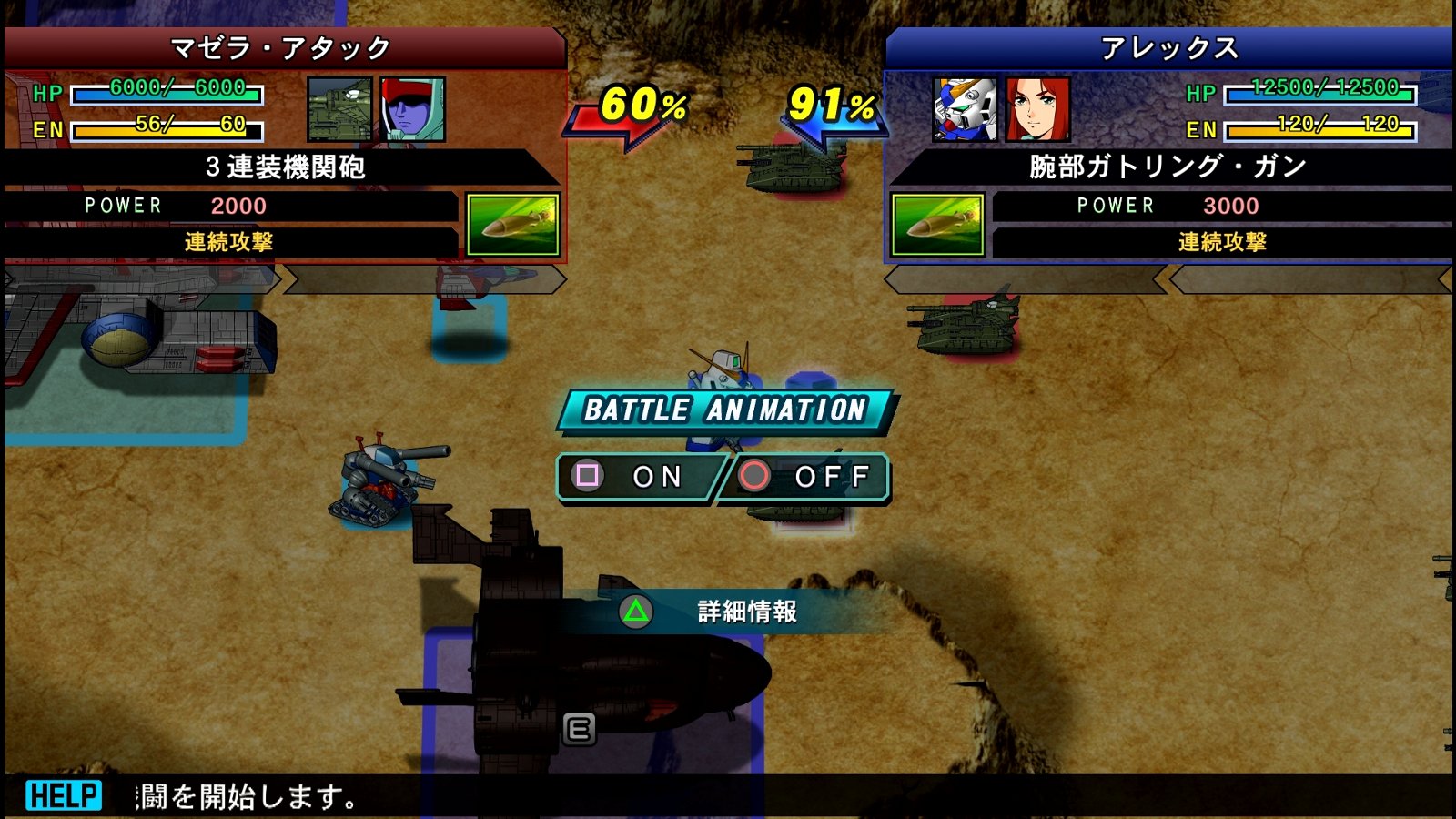
Task: Click the yellow missile icon on Mazella Attack's panel
Action: [x=511, y=223]
